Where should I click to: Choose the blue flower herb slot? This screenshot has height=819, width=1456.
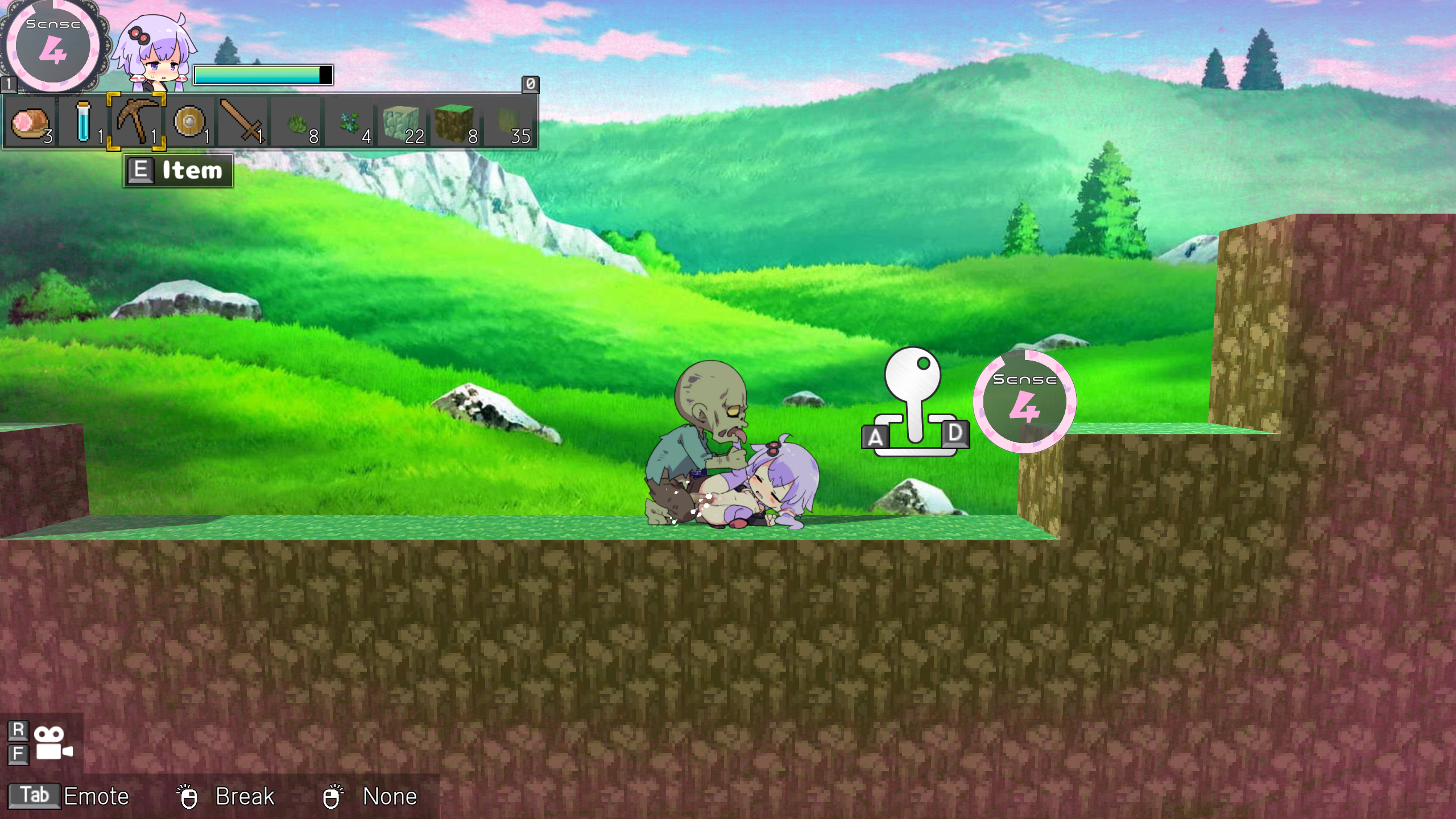pyautogui.click(x=349, y=122)
